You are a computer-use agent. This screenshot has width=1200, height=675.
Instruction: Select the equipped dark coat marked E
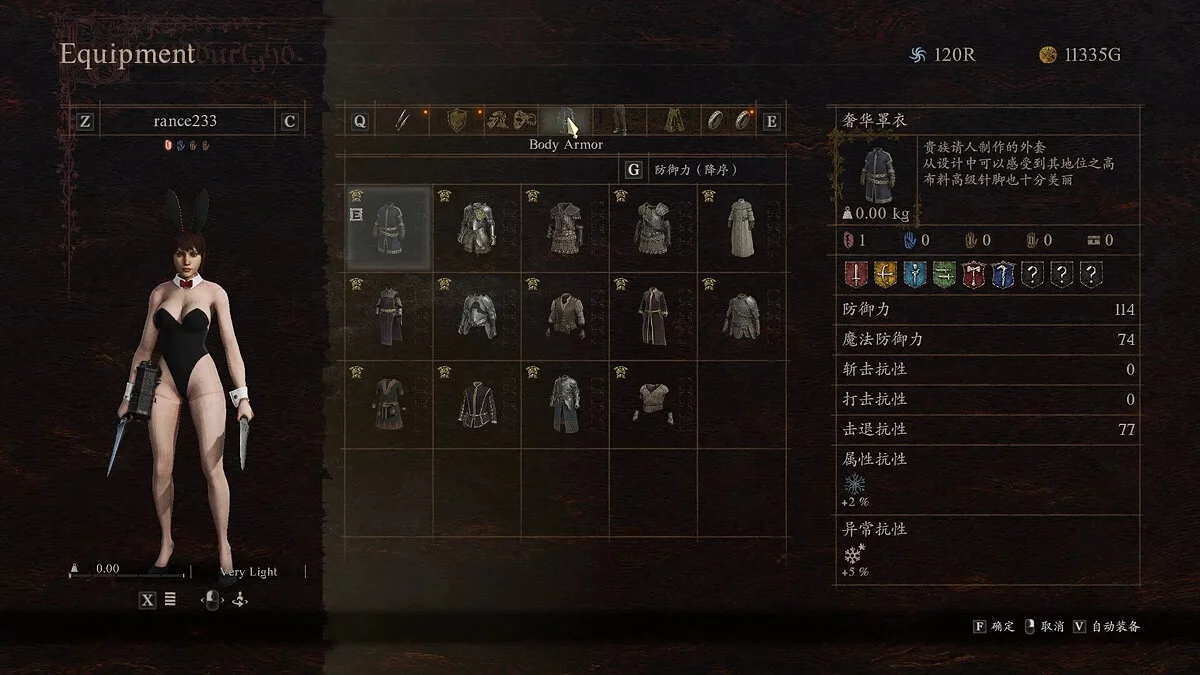pos(388,229)
